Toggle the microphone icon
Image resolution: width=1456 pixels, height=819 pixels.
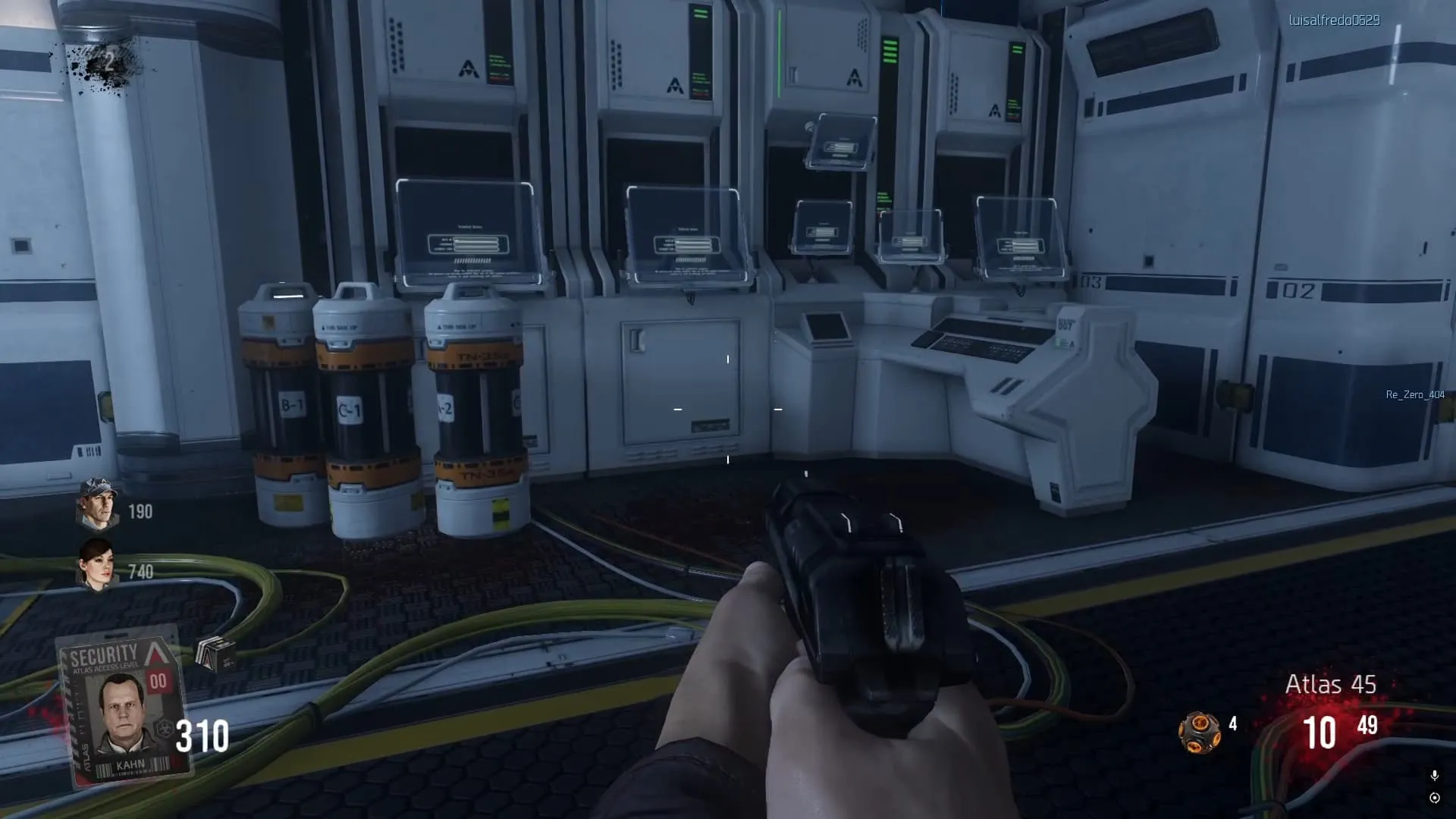coord(1434,775)
